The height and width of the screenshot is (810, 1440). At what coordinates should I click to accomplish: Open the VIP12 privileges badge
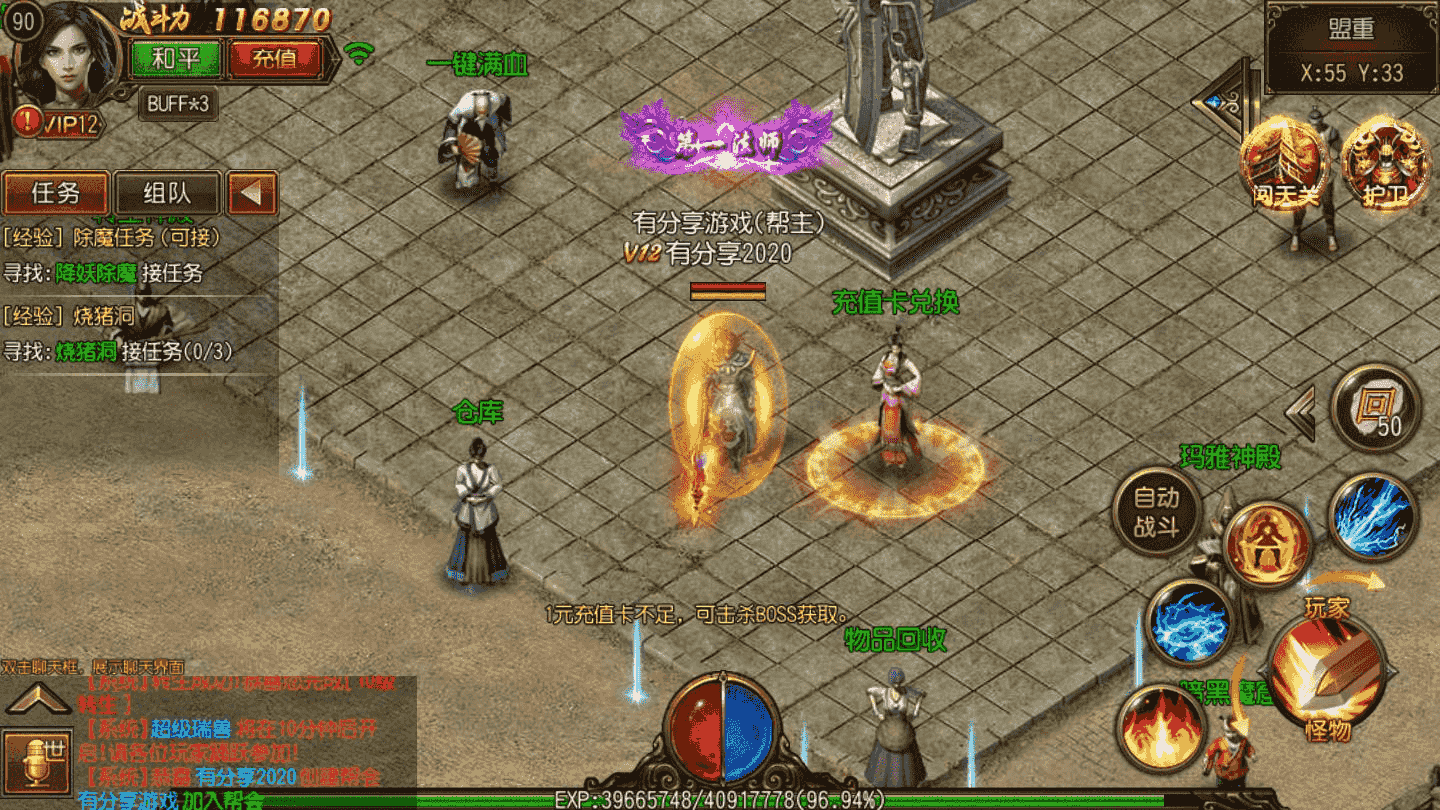[62, 123]
